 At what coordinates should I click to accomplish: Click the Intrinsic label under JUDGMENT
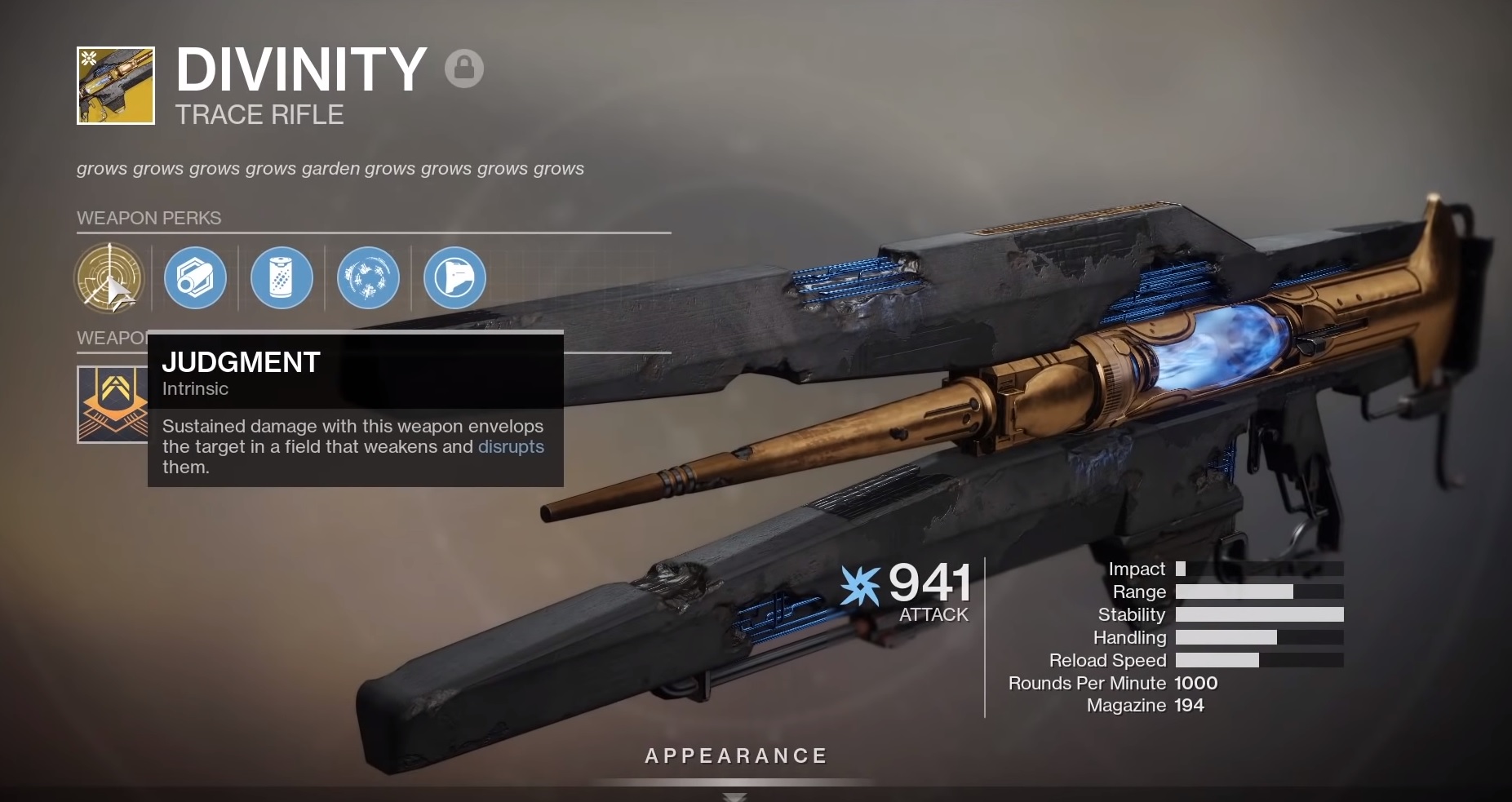(195, 389)
